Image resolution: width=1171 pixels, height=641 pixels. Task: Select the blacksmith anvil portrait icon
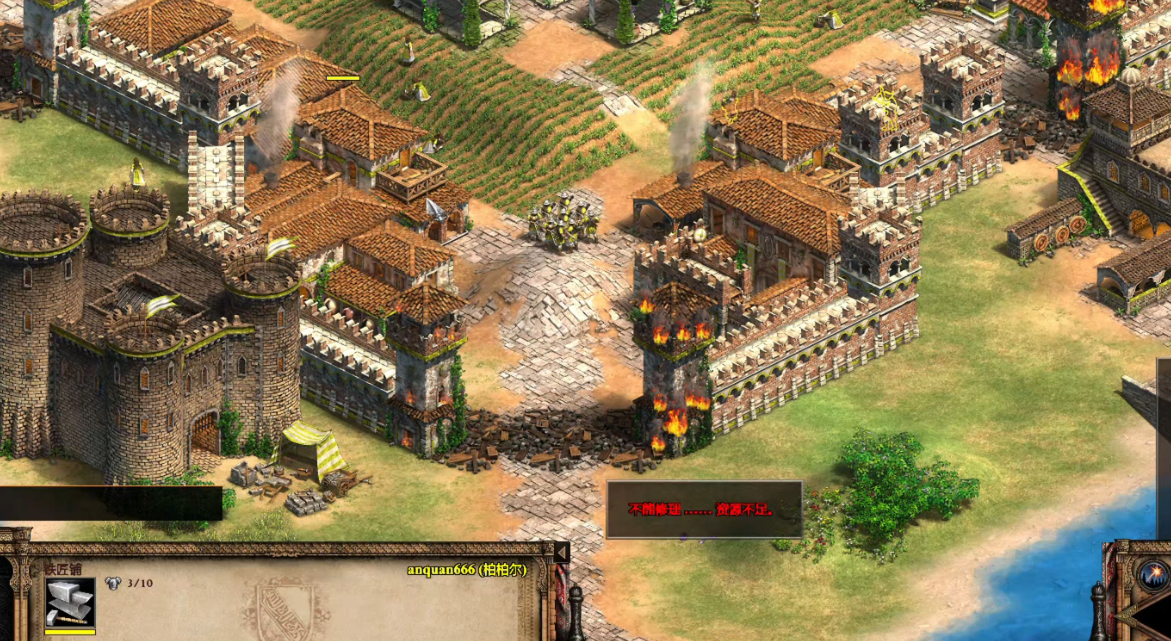[70, 603]
